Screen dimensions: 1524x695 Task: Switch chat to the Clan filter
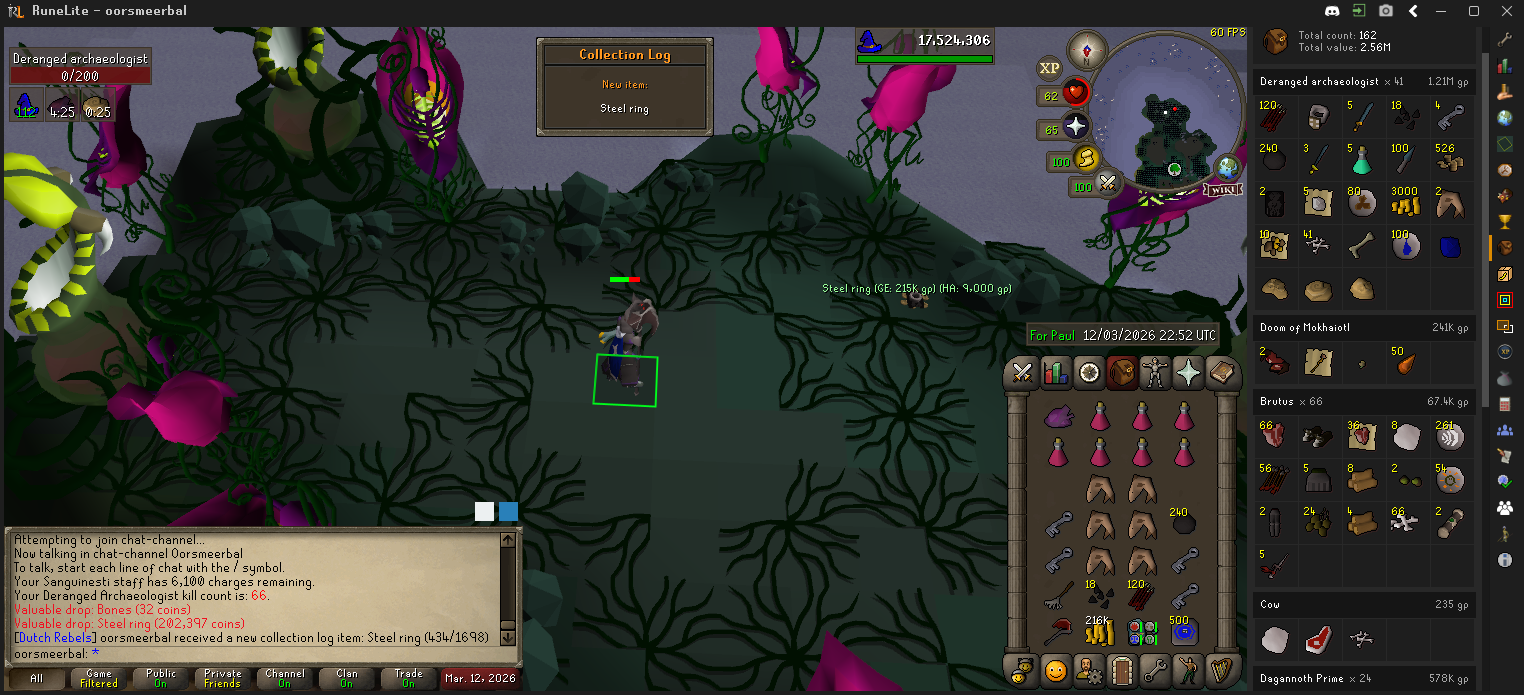pyautogui.click(x=347, y=679)
